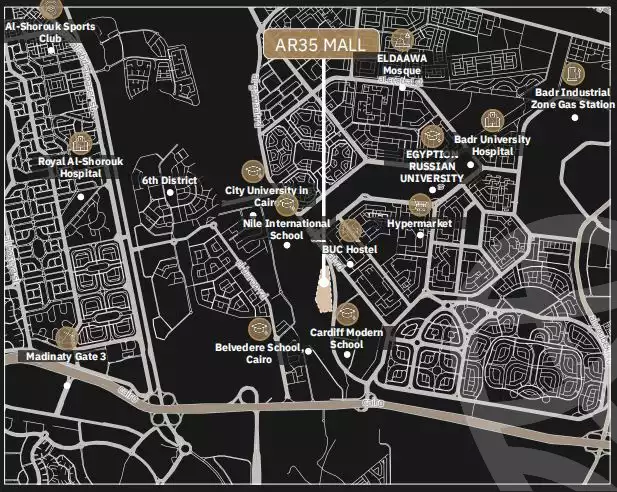
Task: Open the Belvedere School Cairo marker
Action: [259, 328]
